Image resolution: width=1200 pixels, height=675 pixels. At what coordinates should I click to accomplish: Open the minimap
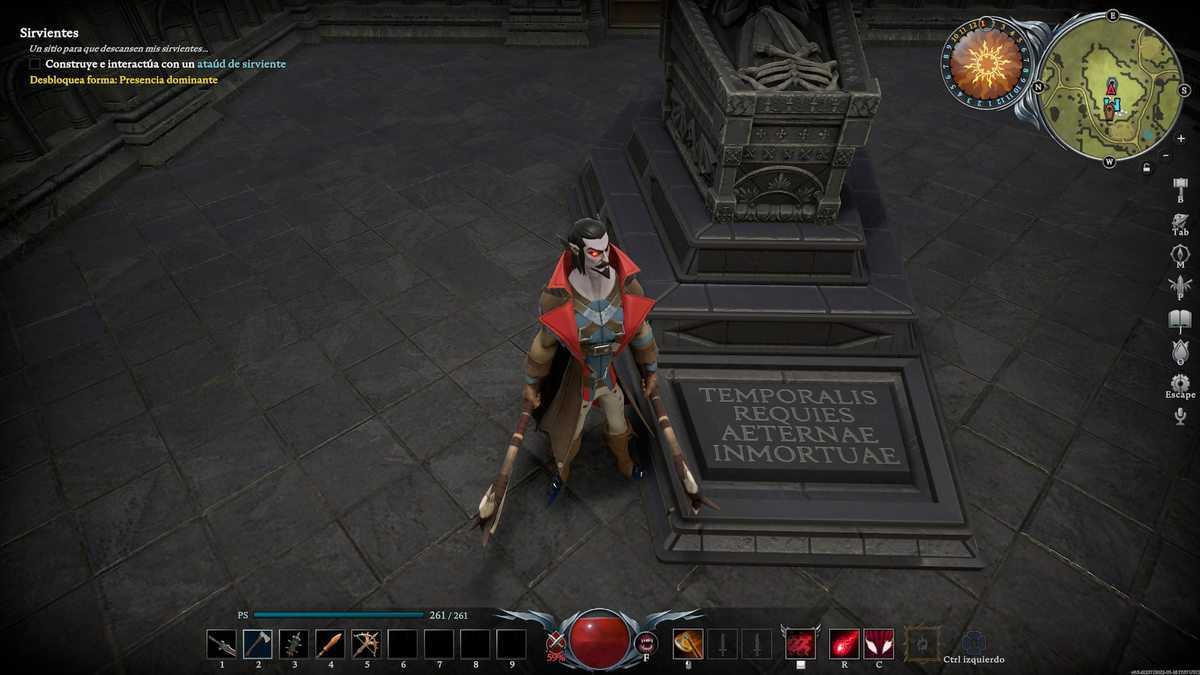coord(1111,85)
